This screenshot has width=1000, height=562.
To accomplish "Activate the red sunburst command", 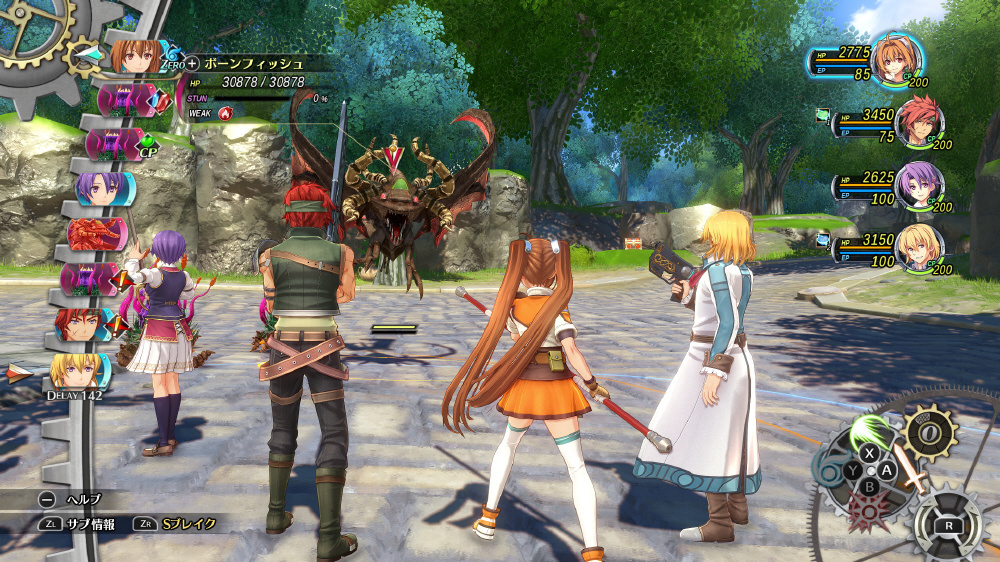I will click(x=865, y=510).
